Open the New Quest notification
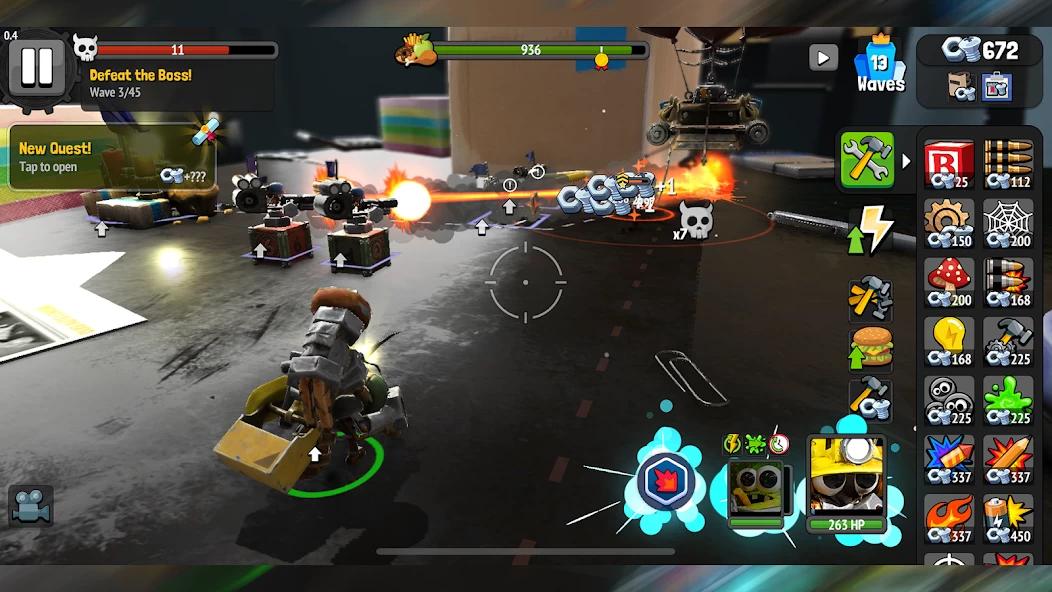The width and height of the screenshot is (1052, 592). pyautogui.click(x=110, y=158)
